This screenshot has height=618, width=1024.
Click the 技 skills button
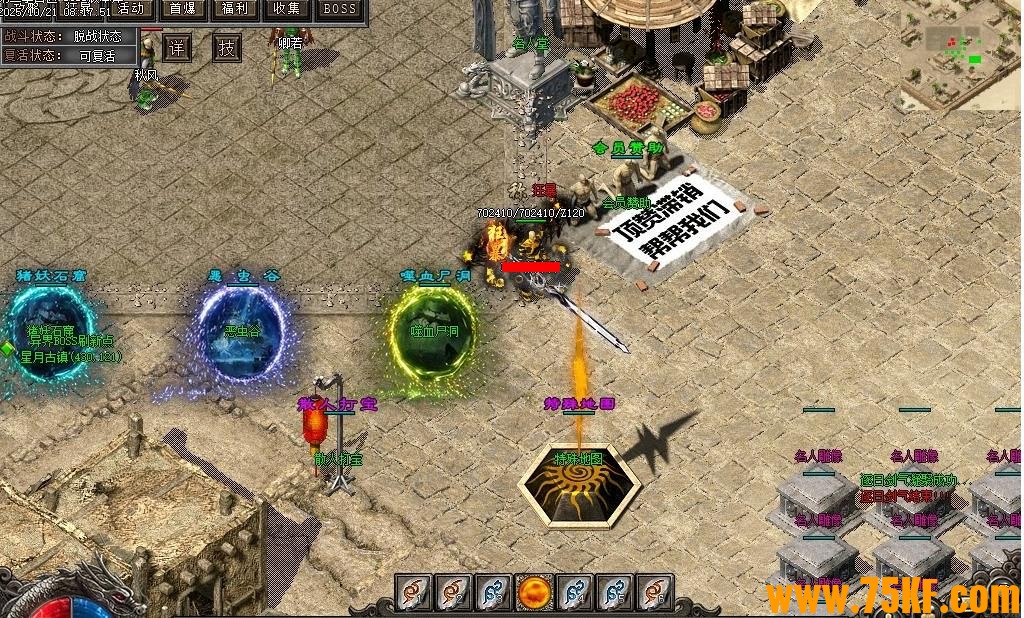coord(227,47)
